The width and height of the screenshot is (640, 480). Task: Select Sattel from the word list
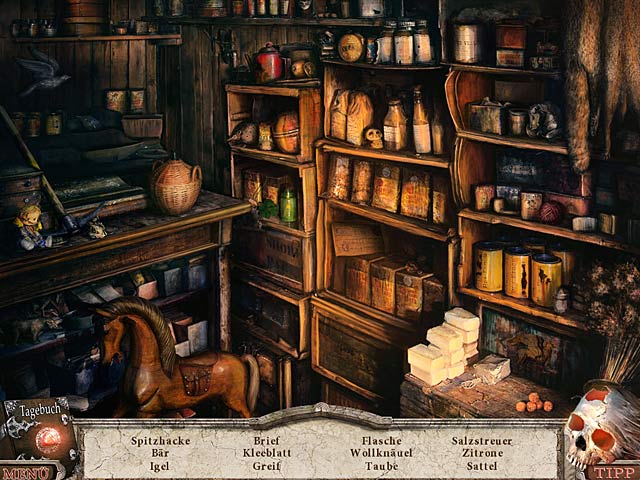pos(482,465)
